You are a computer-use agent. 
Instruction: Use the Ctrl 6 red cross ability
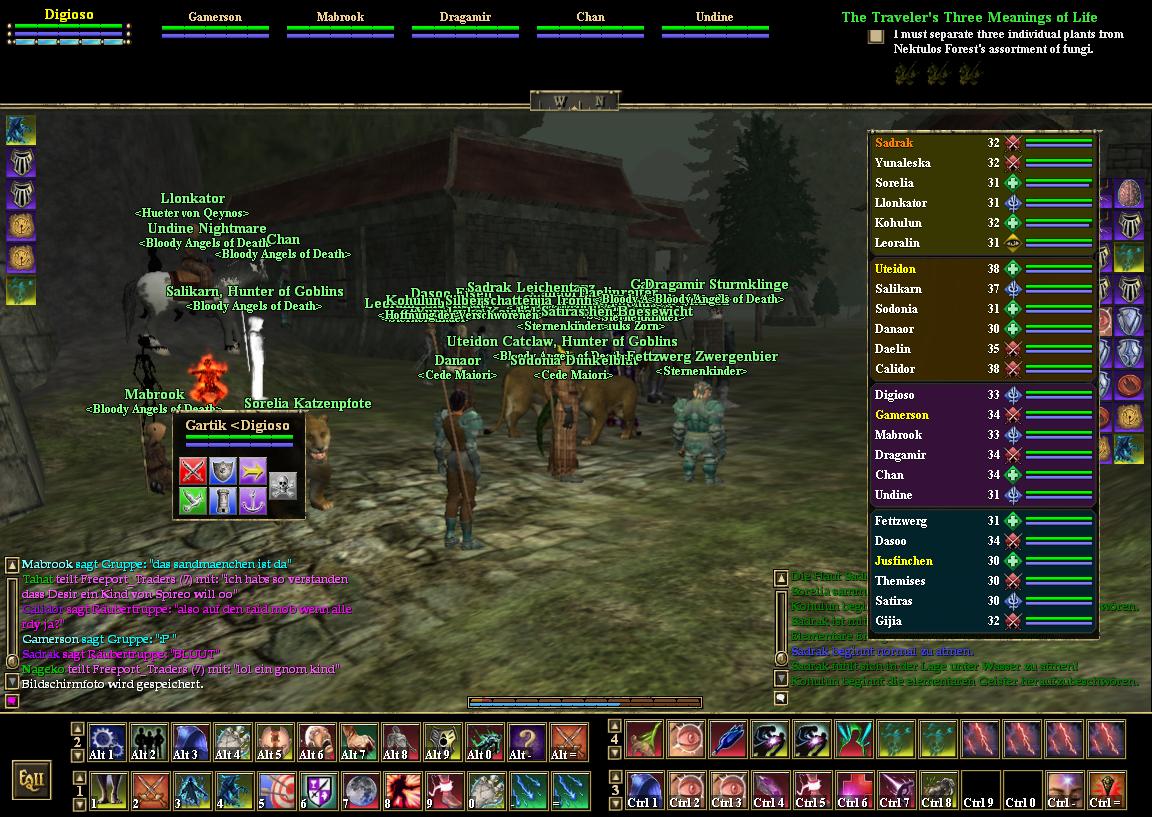pos(853,790)
